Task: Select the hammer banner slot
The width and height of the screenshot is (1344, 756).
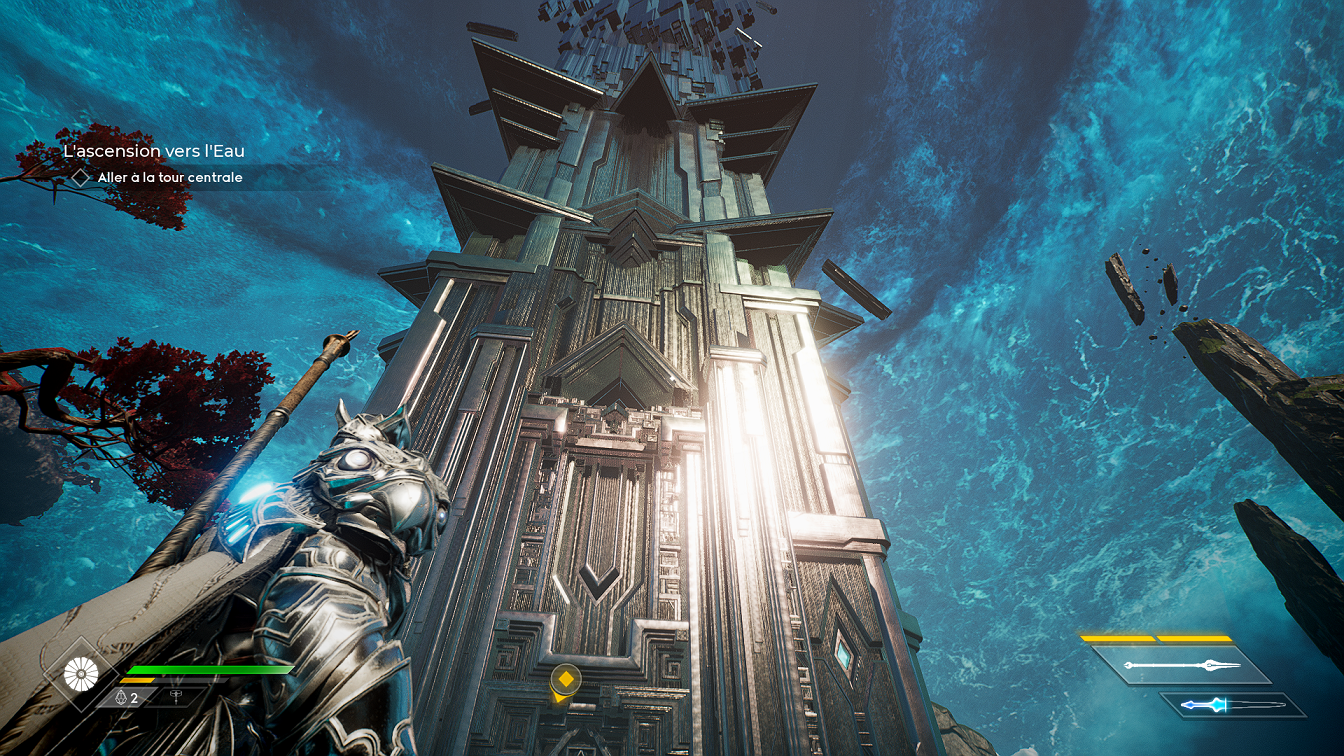Action: coord(177,697)
